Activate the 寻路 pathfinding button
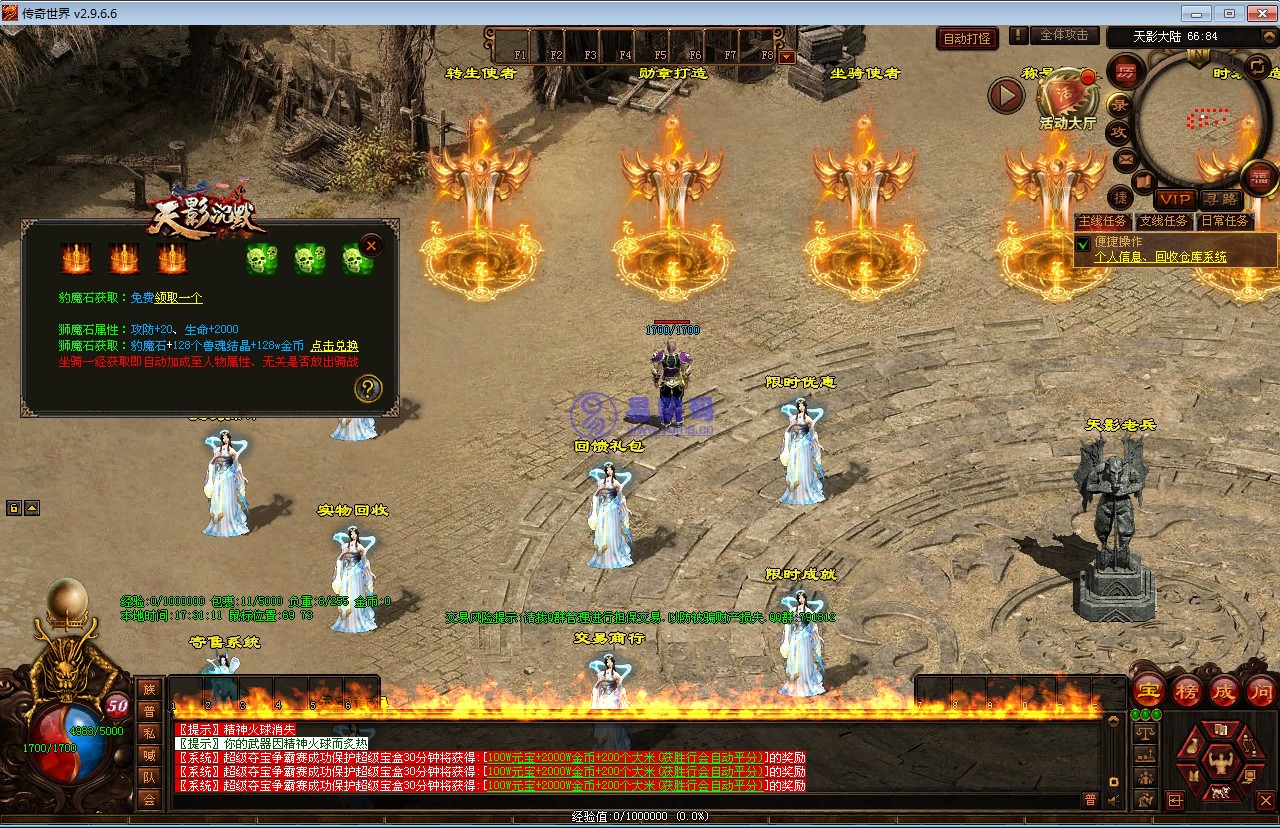 tap(1218, 199)
